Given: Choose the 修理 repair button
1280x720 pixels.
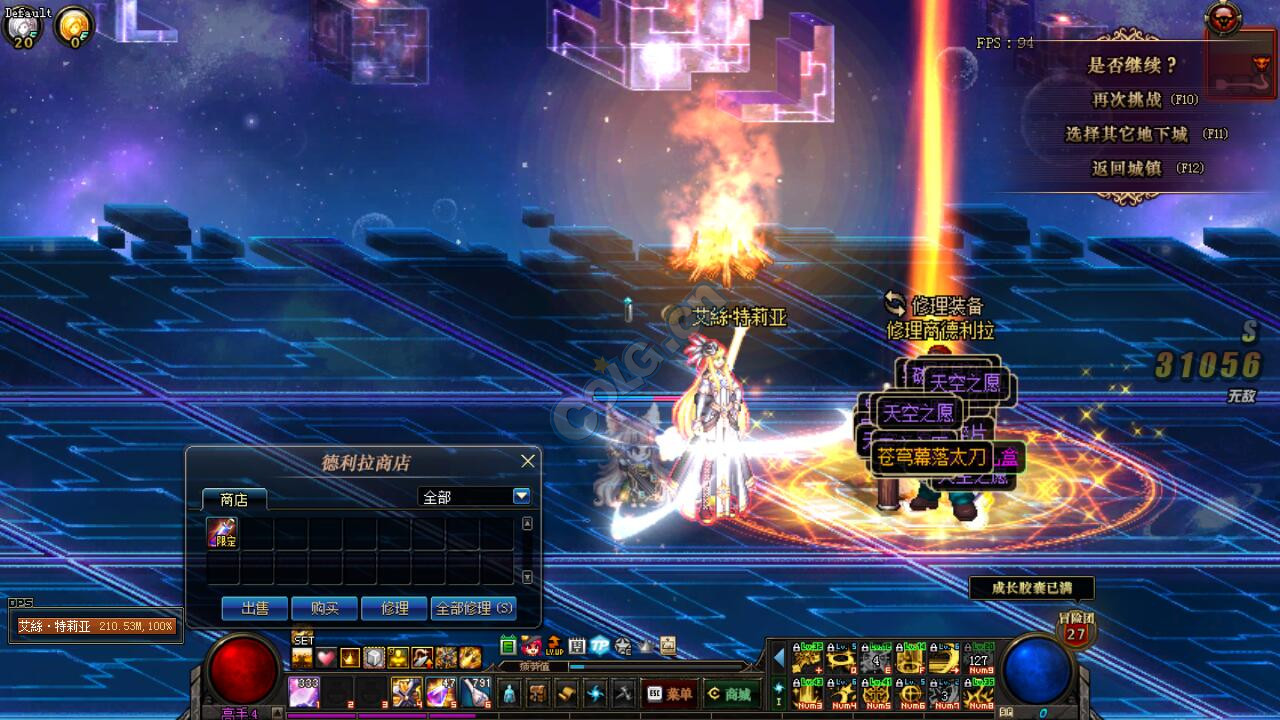Looking at the screenshot, I should pyautogui.click(x=394, y=608).
